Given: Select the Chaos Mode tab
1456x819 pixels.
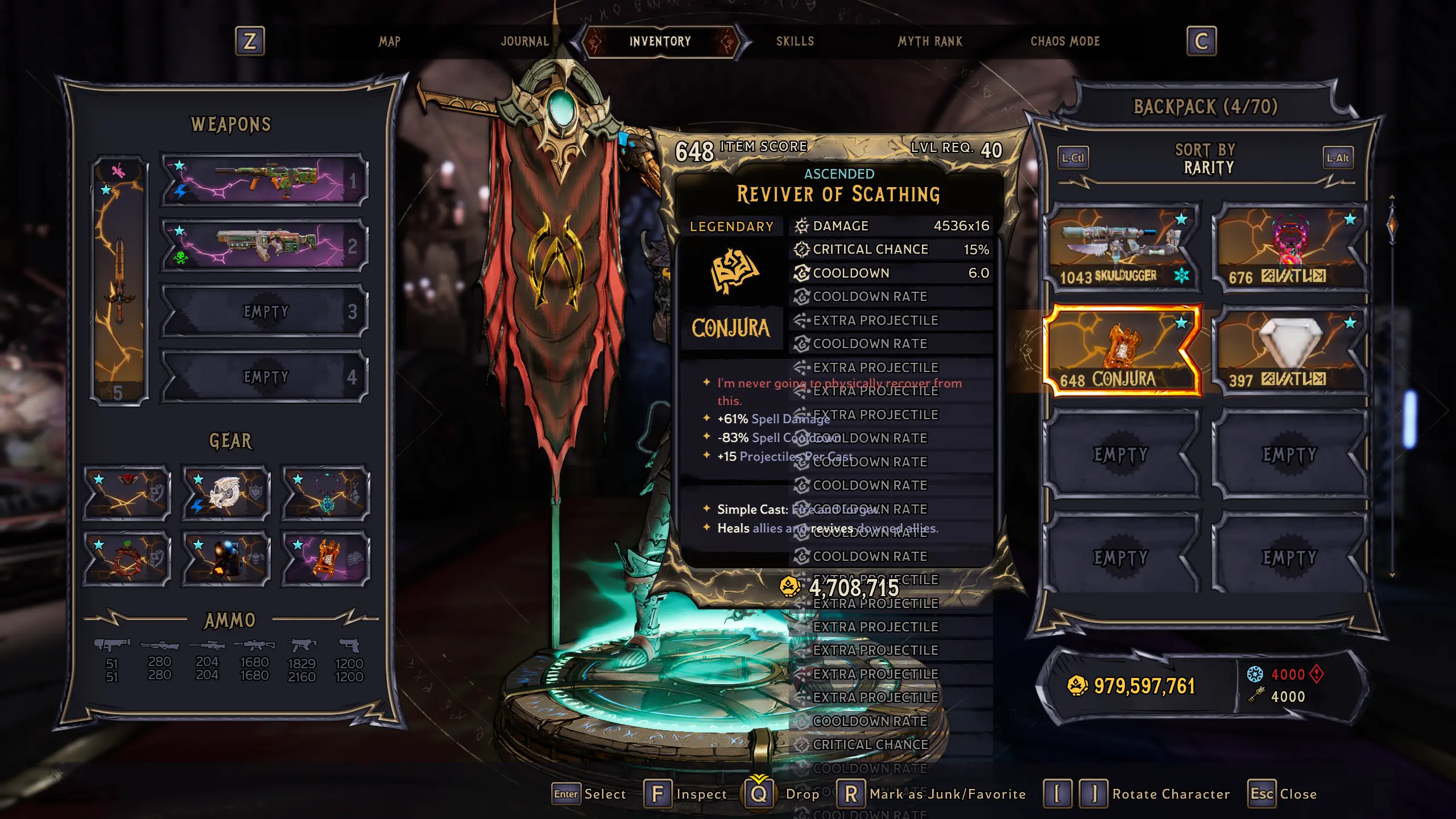Looking at the screenshot, I should (1065, 42).
